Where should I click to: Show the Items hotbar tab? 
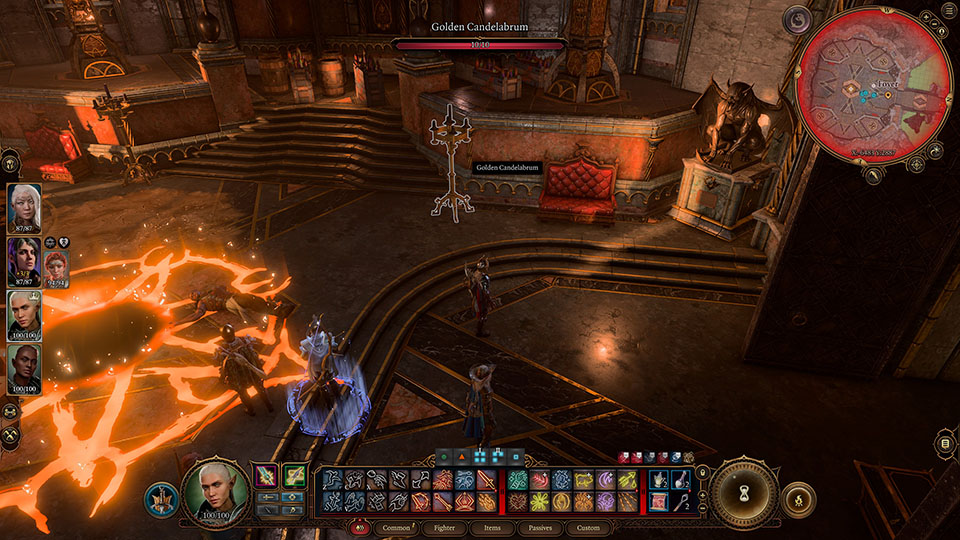point(492,528)
